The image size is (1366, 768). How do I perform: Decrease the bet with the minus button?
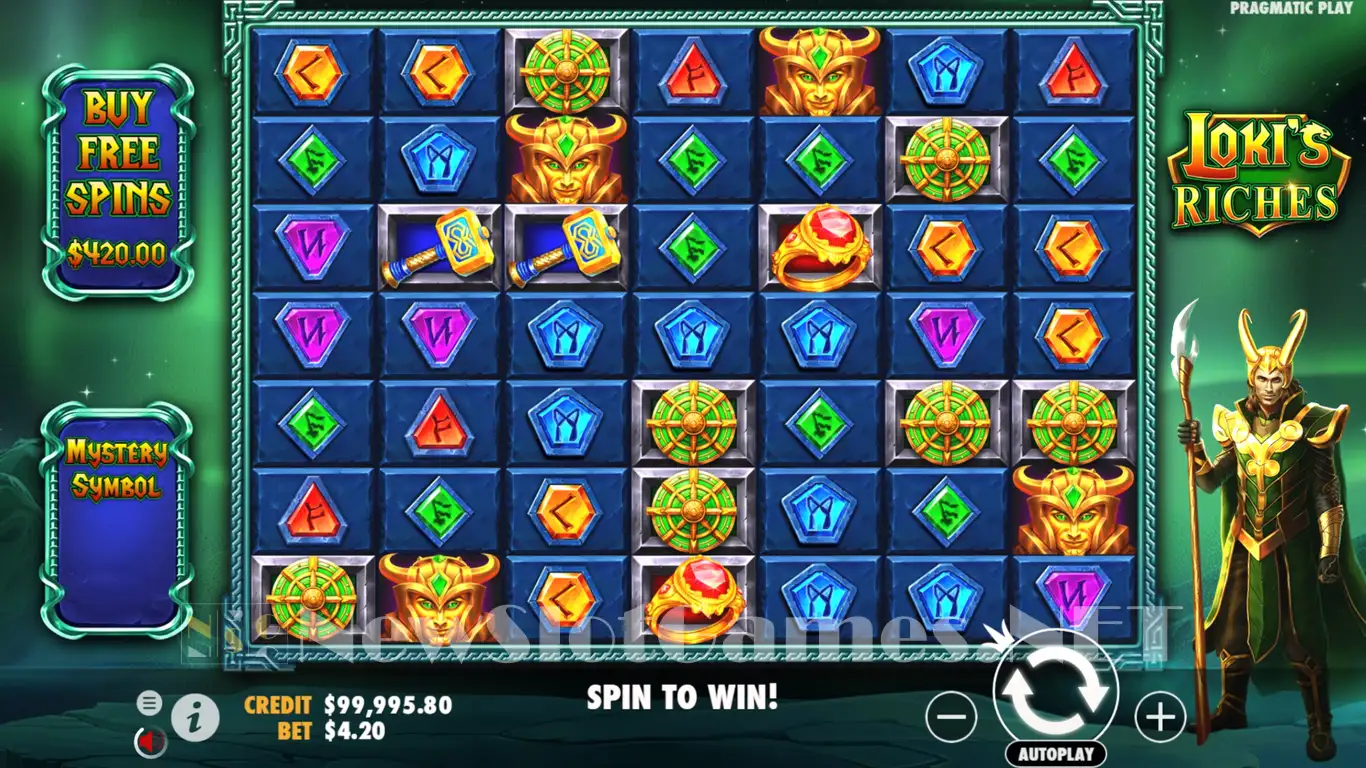point(951,716)
